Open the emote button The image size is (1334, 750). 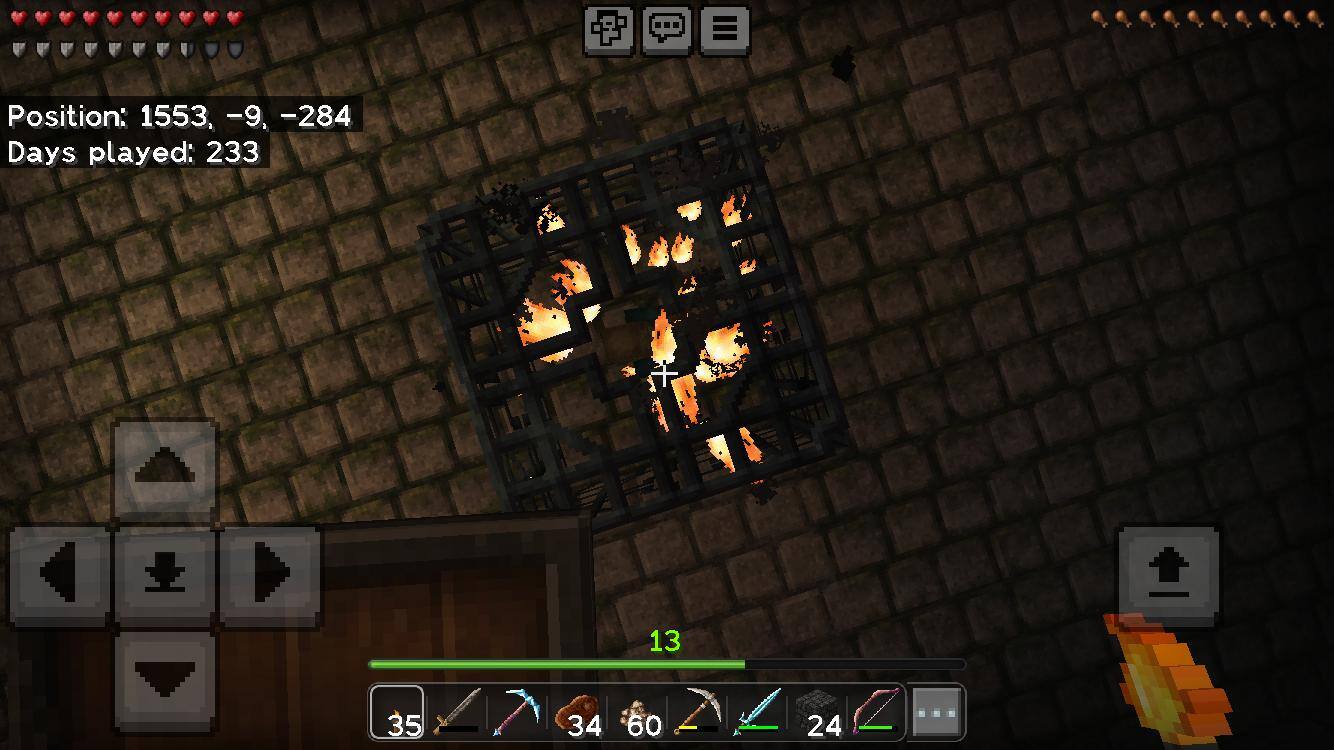coord(609,29)
